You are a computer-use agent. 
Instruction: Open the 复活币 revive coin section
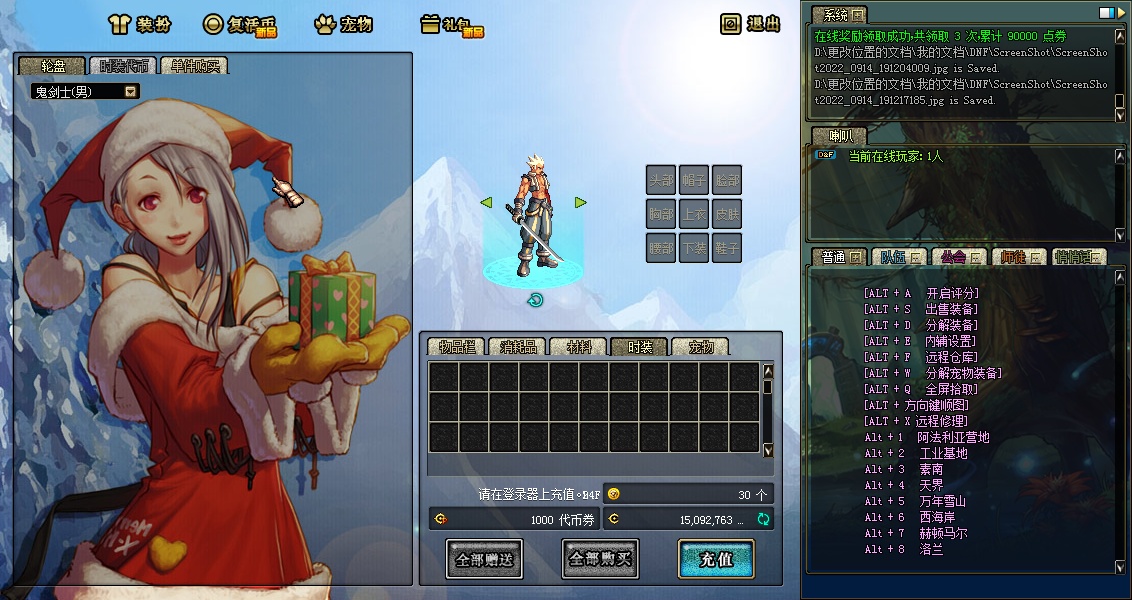[x=240, y=24]
